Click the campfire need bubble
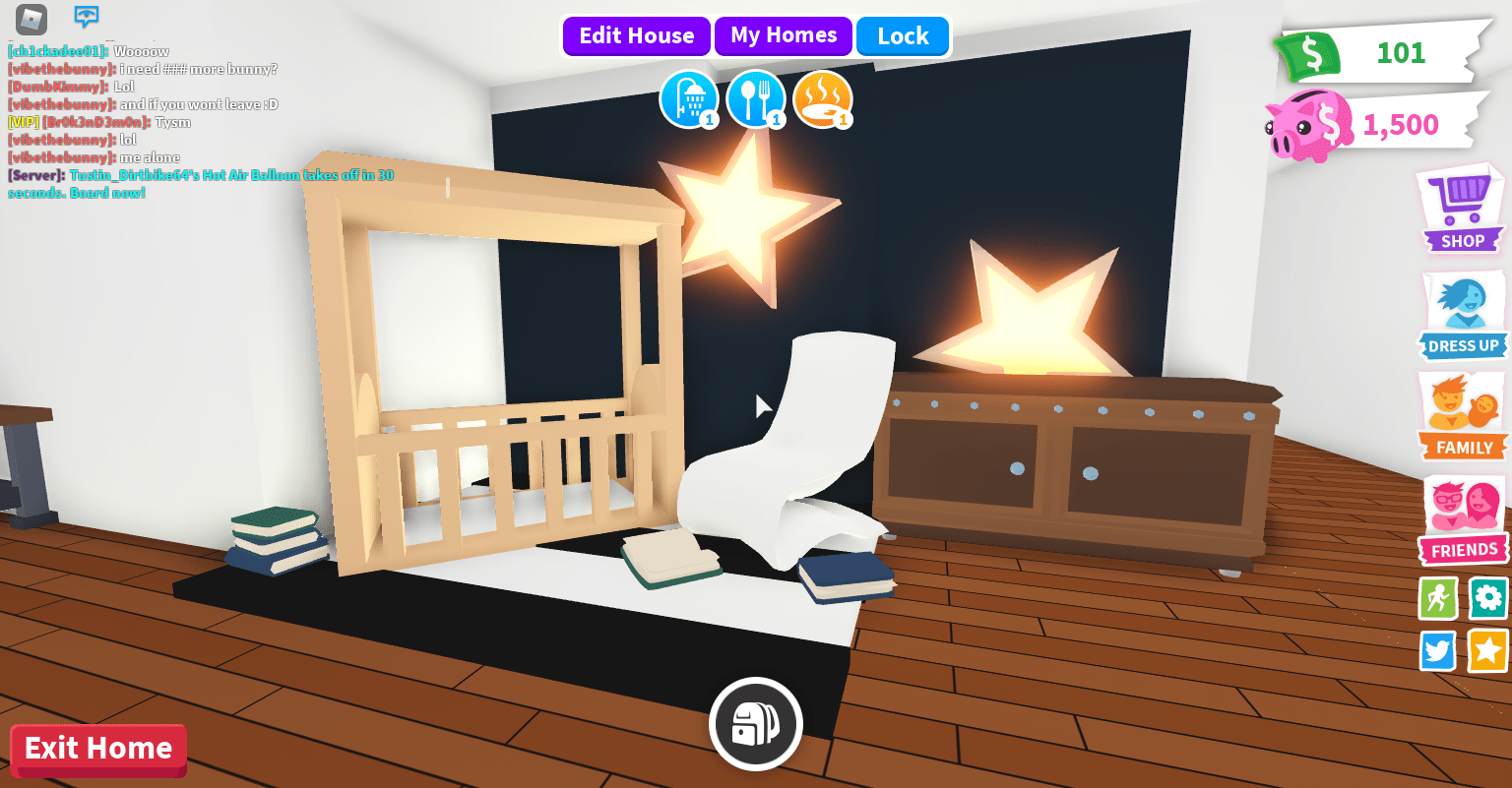Image resolution: width=1512 pixels, height=788 pixels. [x=823, y=99]
